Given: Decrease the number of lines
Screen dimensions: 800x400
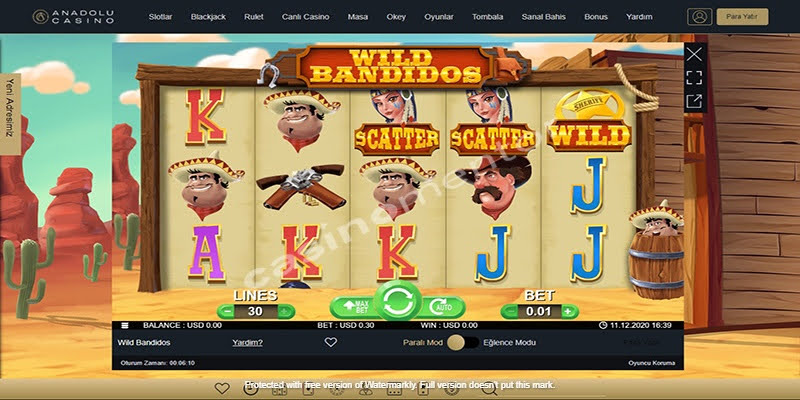Looking at the screenshot, I should pos(226,311).
